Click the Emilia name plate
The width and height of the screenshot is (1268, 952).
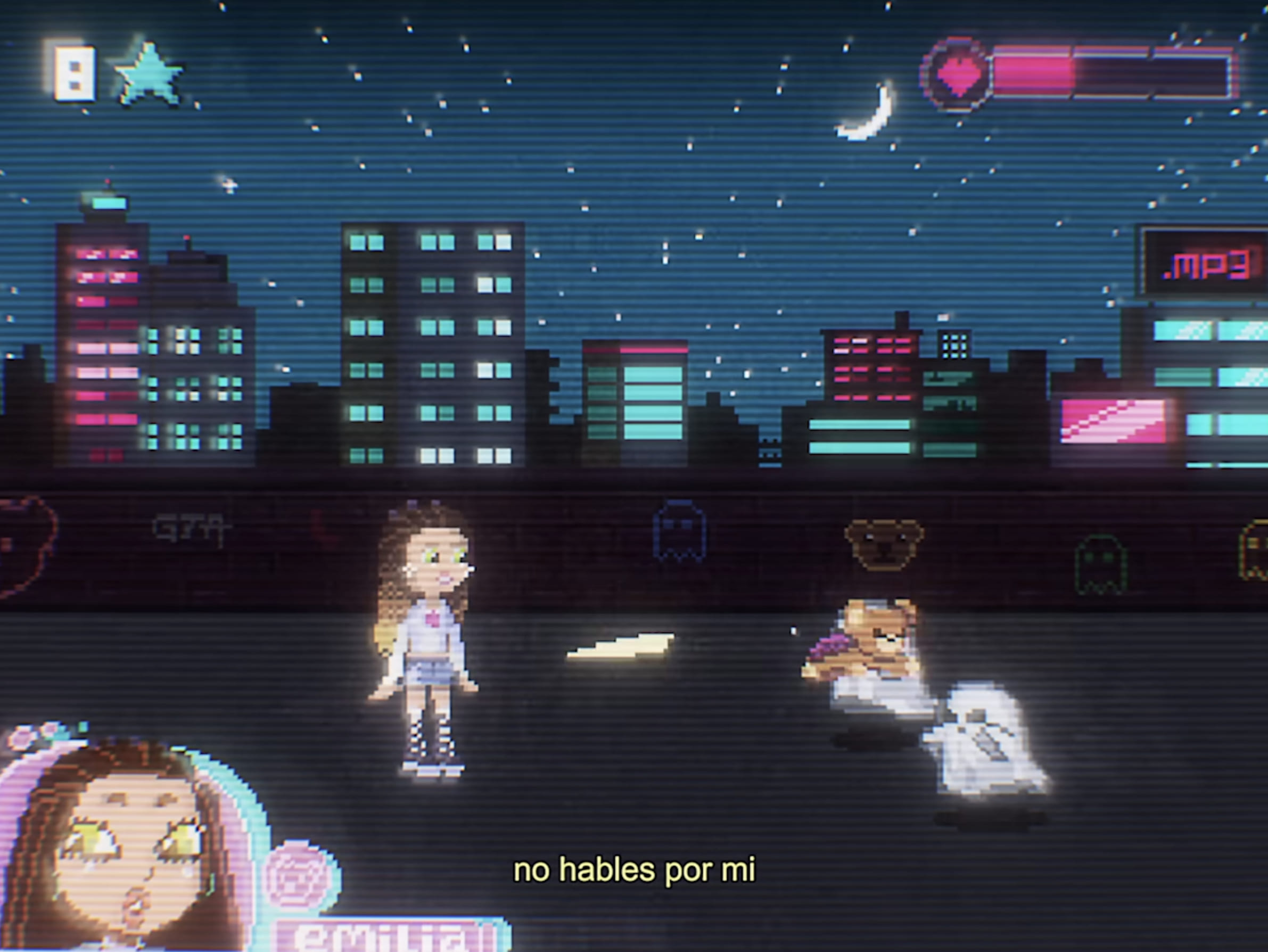(391, 934)
